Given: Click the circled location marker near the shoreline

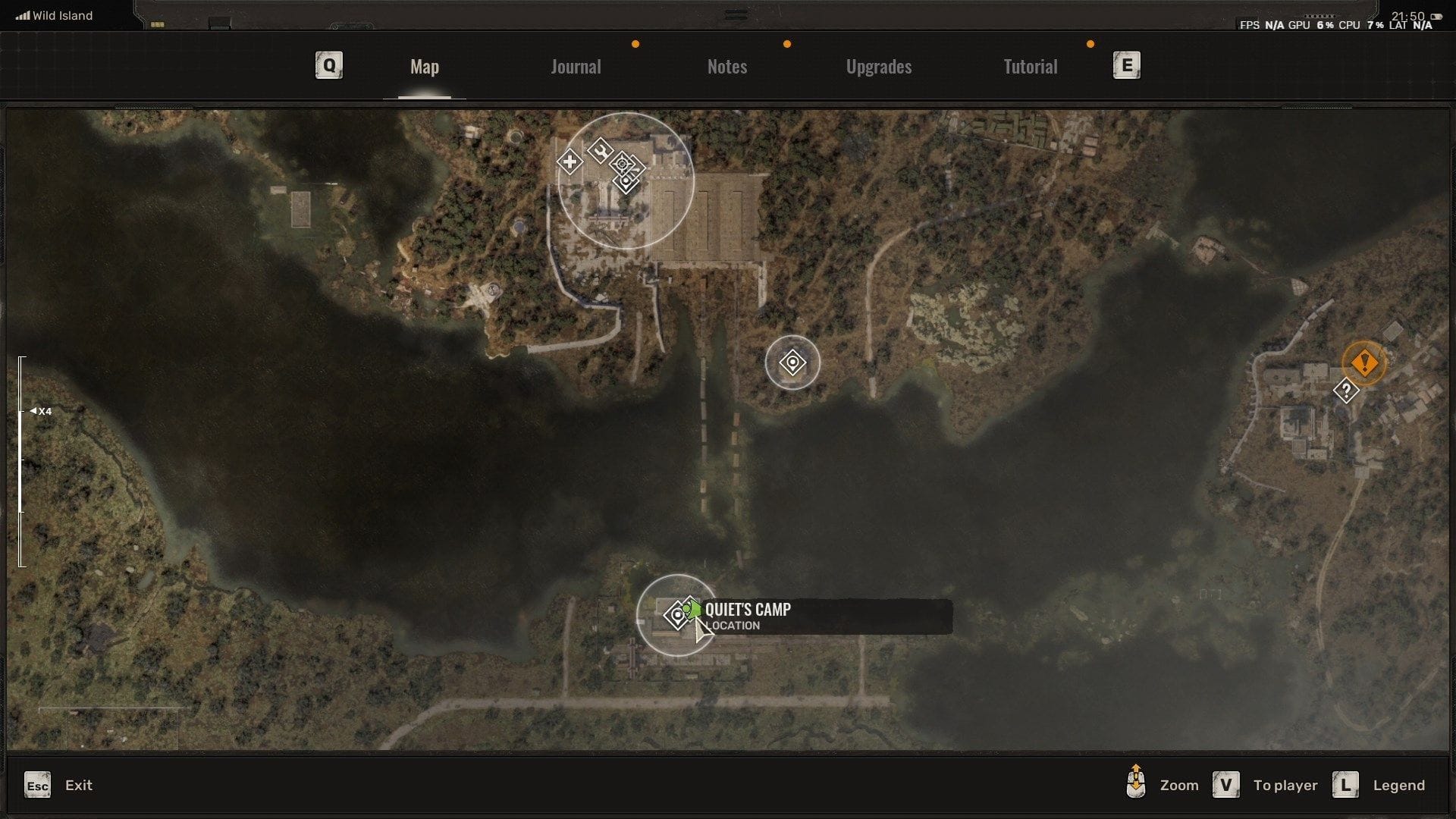Looking at the screenshot, I should pyautogui.click(x=792, y=363).
